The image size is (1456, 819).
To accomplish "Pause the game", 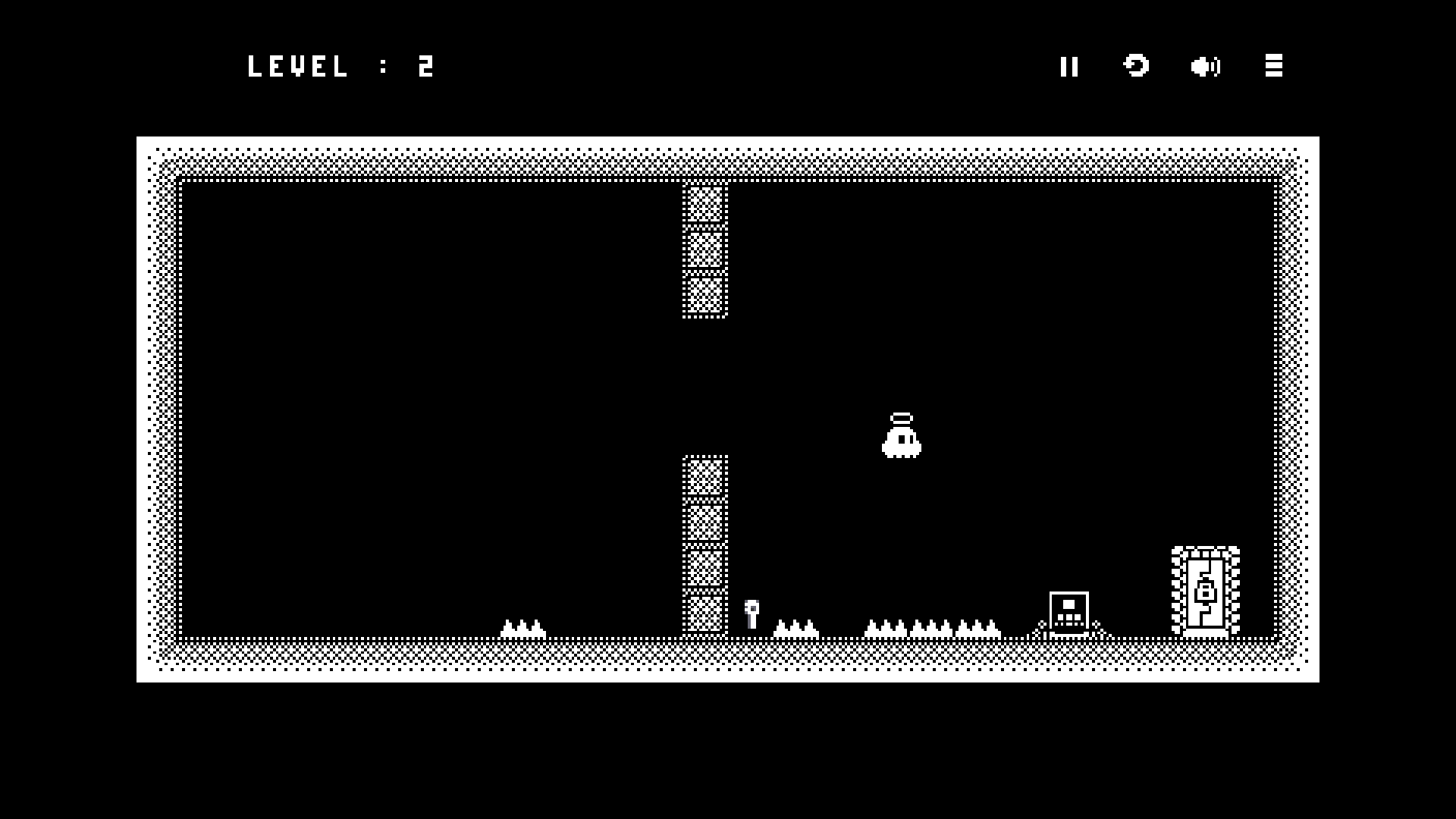I will [x=1069, y=67].
